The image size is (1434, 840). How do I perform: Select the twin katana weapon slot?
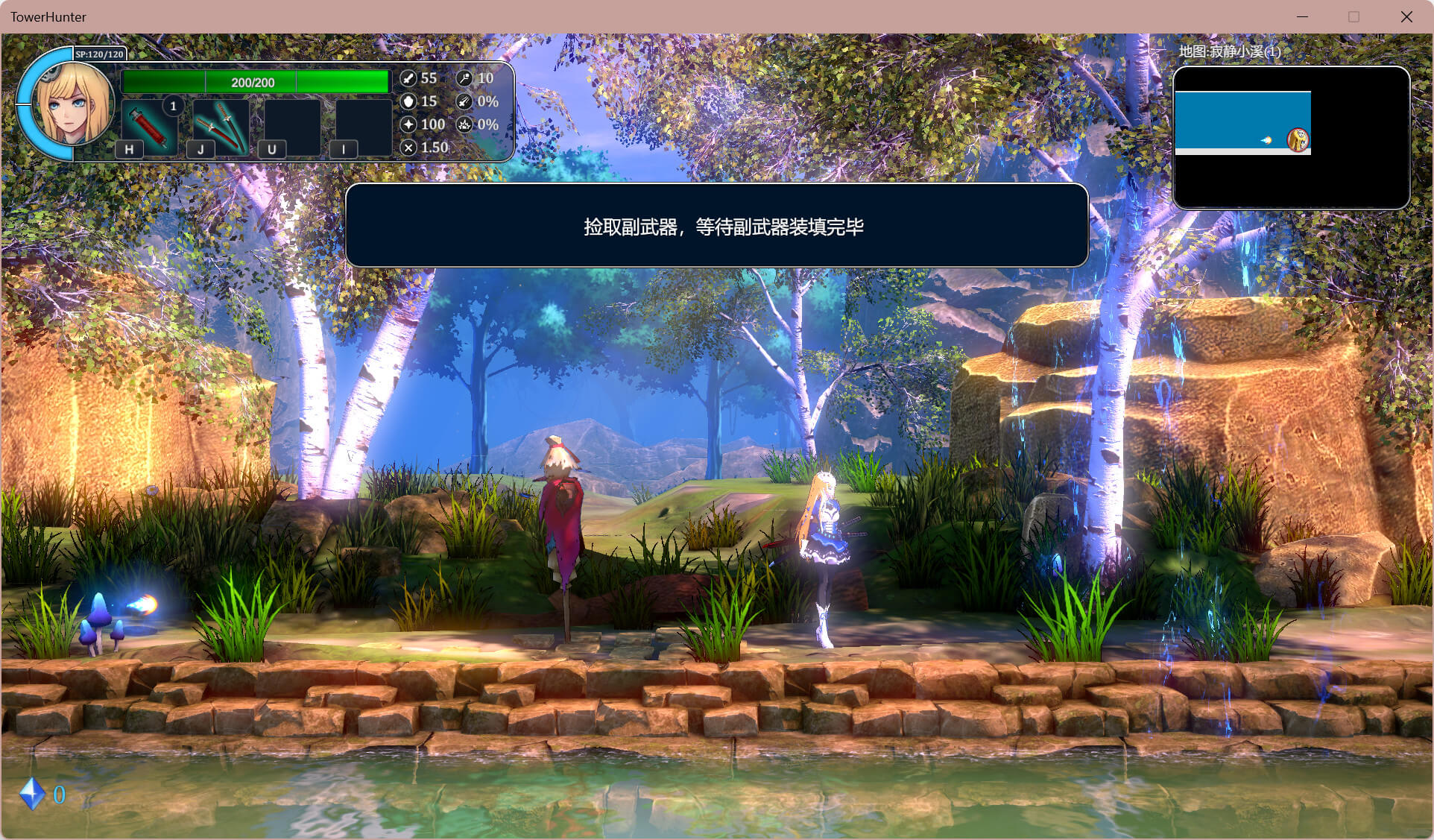click(x=221, y=126)
